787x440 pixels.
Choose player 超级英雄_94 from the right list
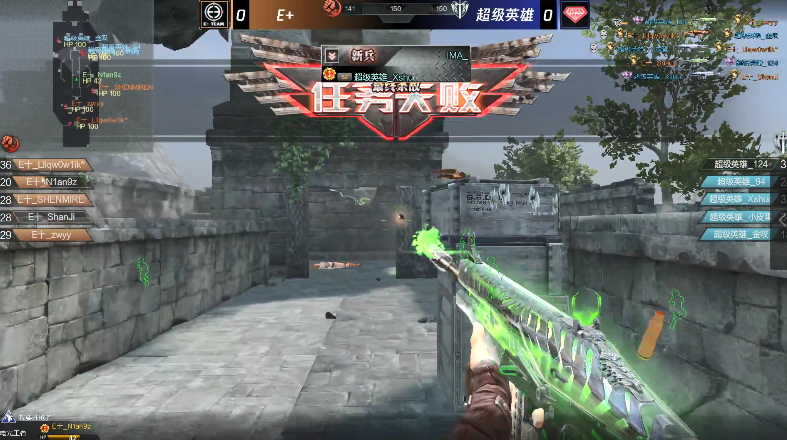(x=738, y=181)
